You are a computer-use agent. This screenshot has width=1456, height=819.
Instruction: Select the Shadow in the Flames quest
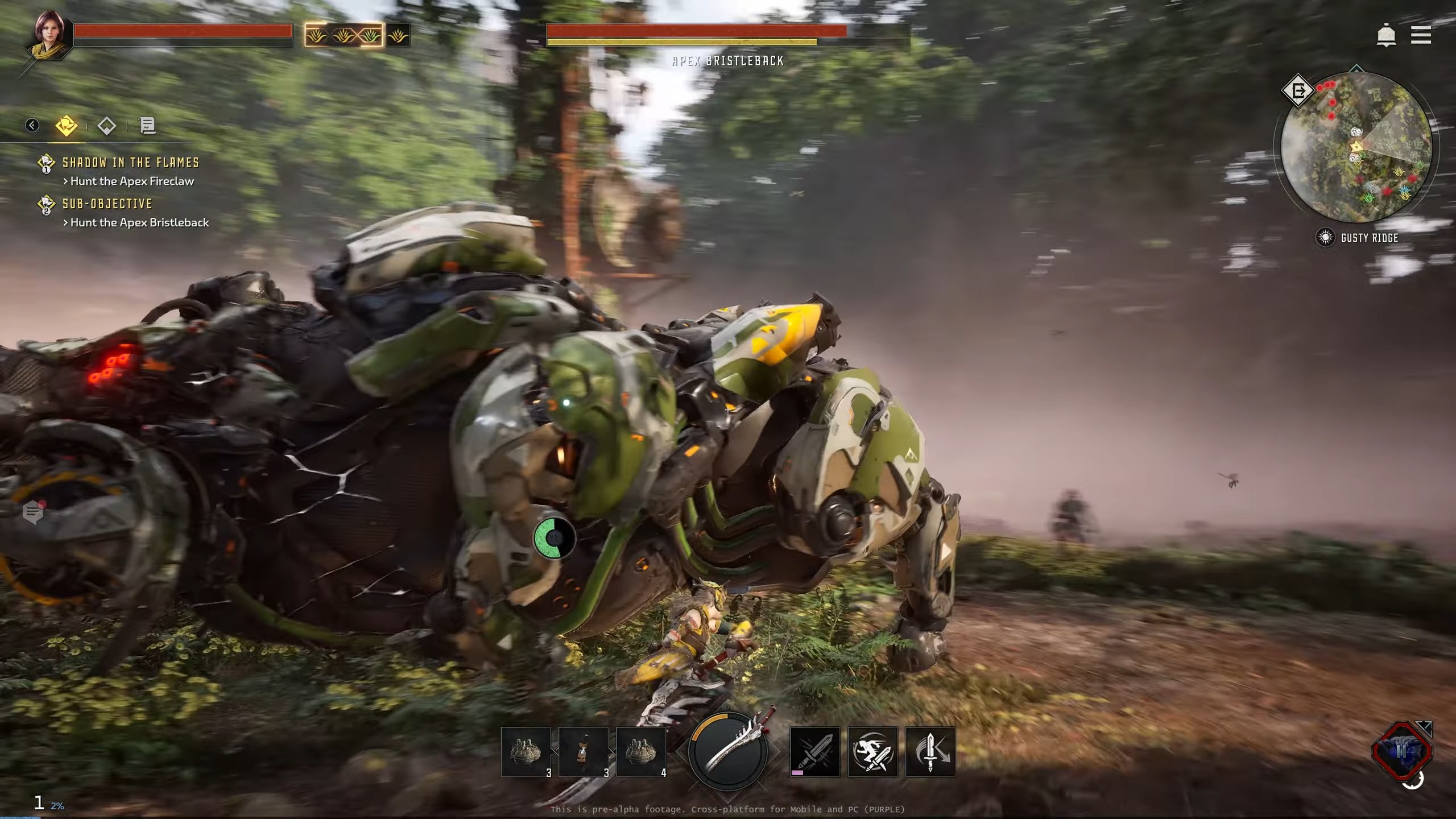130,163
